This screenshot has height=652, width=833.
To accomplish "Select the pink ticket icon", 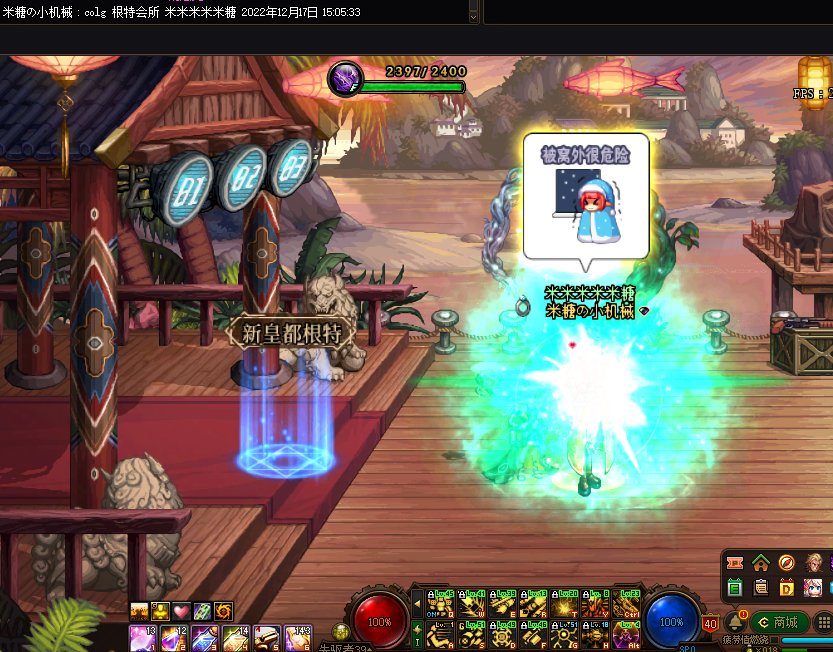I will (x=736, y=563).
